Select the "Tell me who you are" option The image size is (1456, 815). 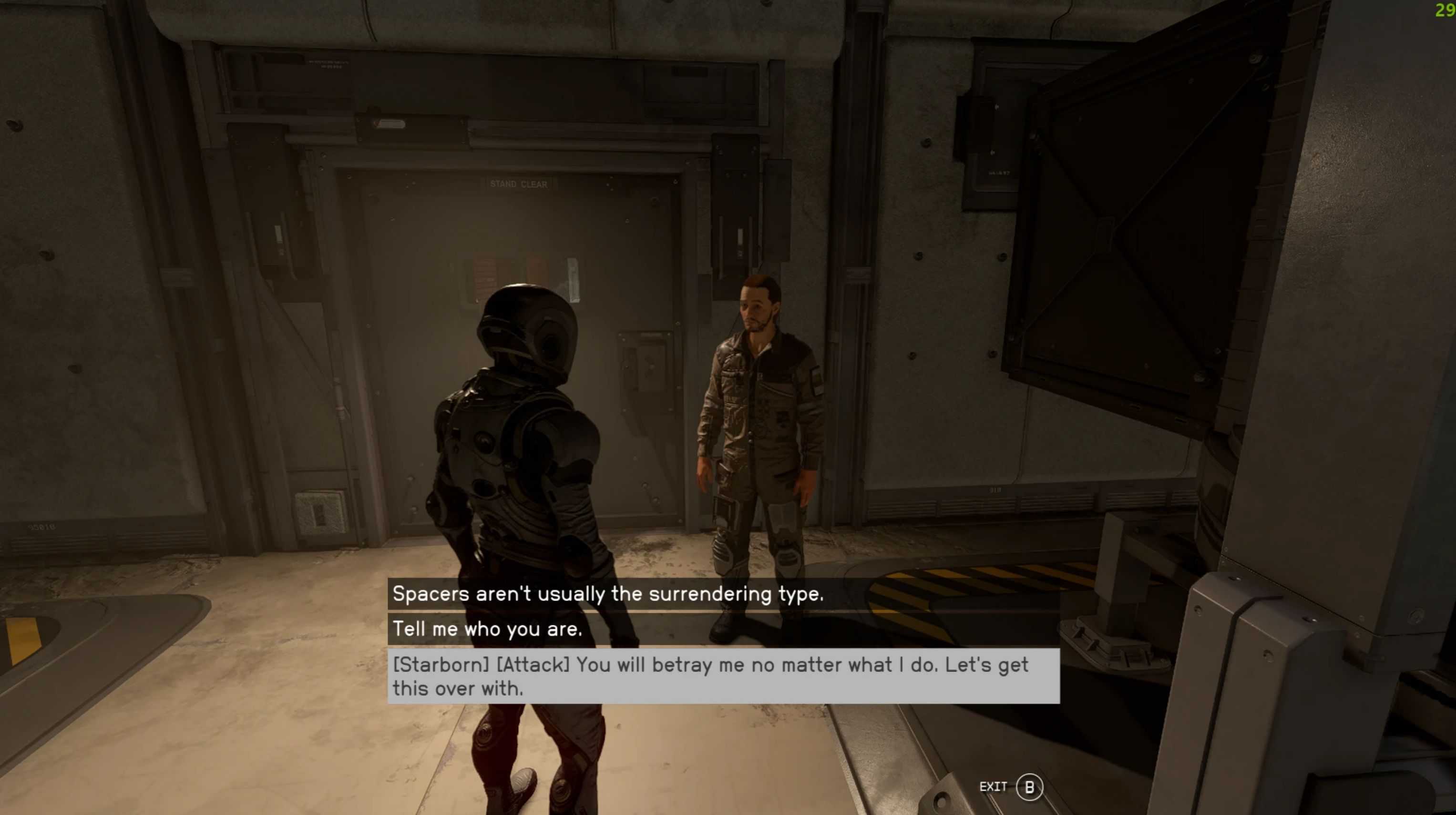pos(487,629)
